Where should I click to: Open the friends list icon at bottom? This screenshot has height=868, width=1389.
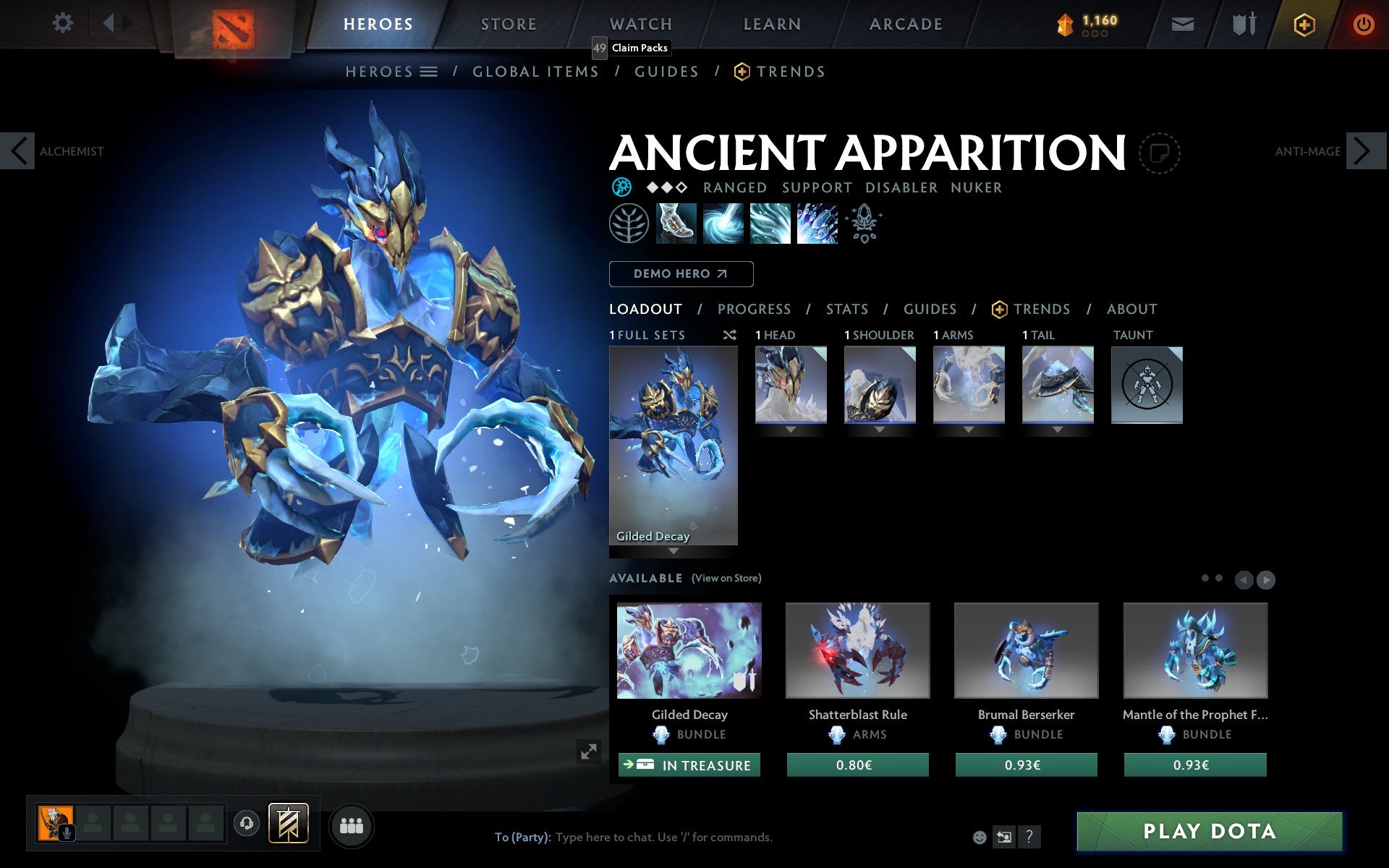coord(352,824)
